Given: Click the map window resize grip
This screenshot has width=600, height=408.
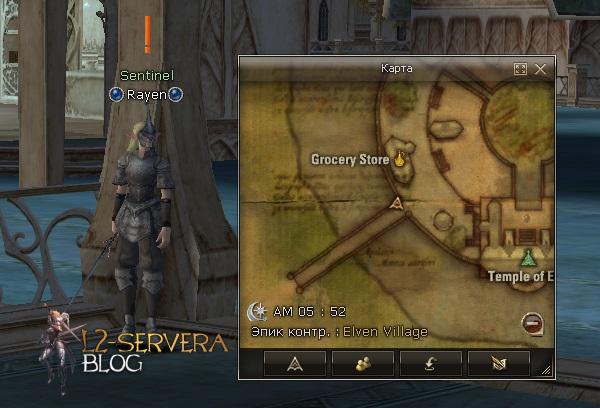Looking at the screenshot, I should click(545, 370).
